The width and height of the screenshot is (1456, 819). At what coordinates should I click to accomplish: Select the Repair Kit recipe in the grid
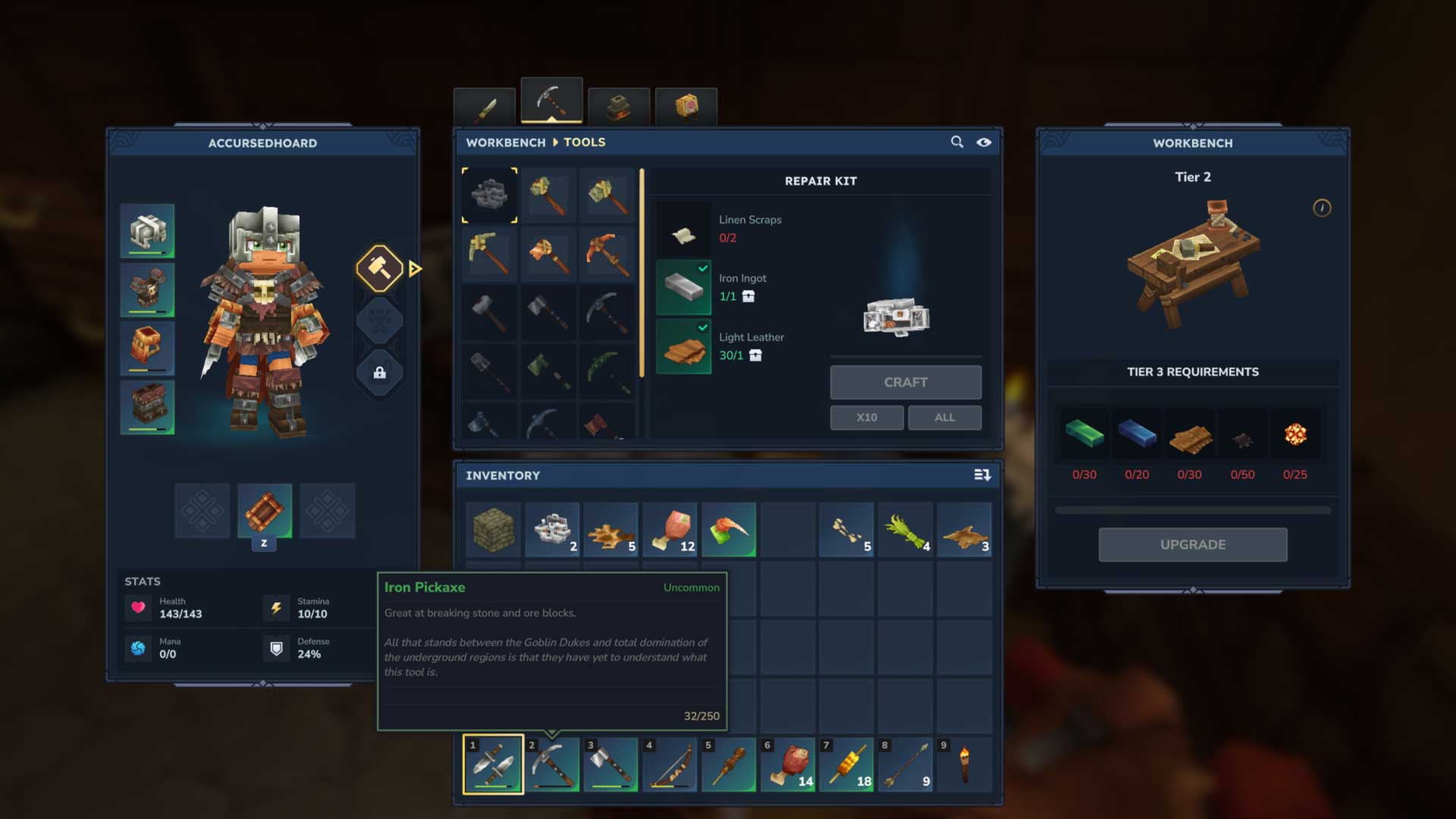click(x=490, y=195)
